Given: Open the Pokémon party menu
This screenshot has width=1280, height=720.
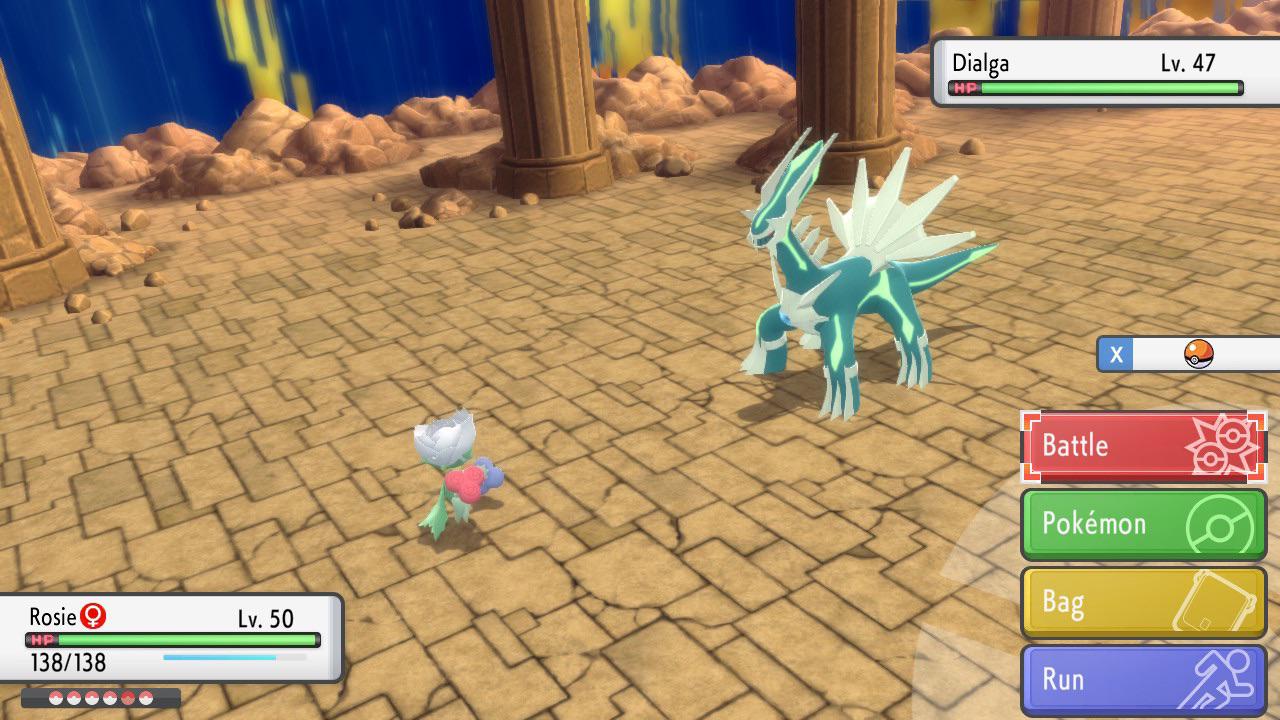Looking at the screenshot, I should pos(1110,522).
